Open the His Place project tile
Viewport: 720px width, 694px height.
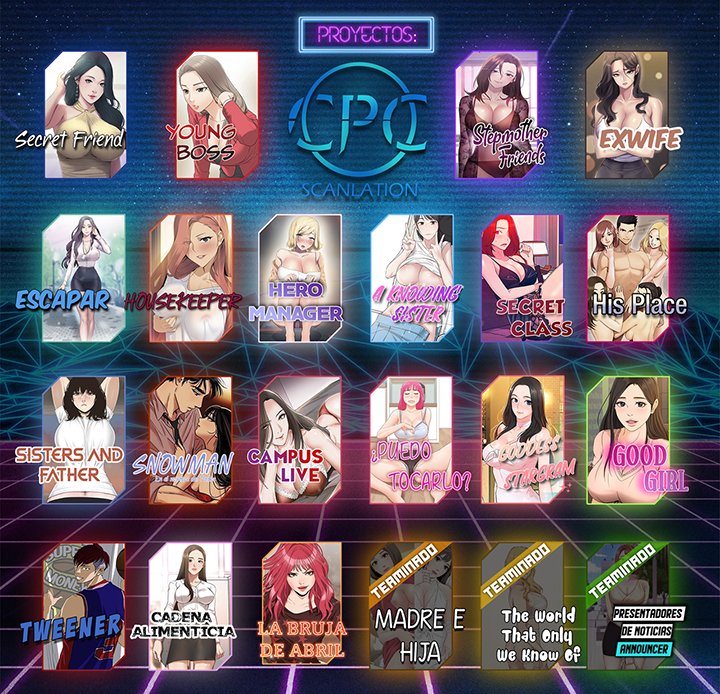coord(627,278)
